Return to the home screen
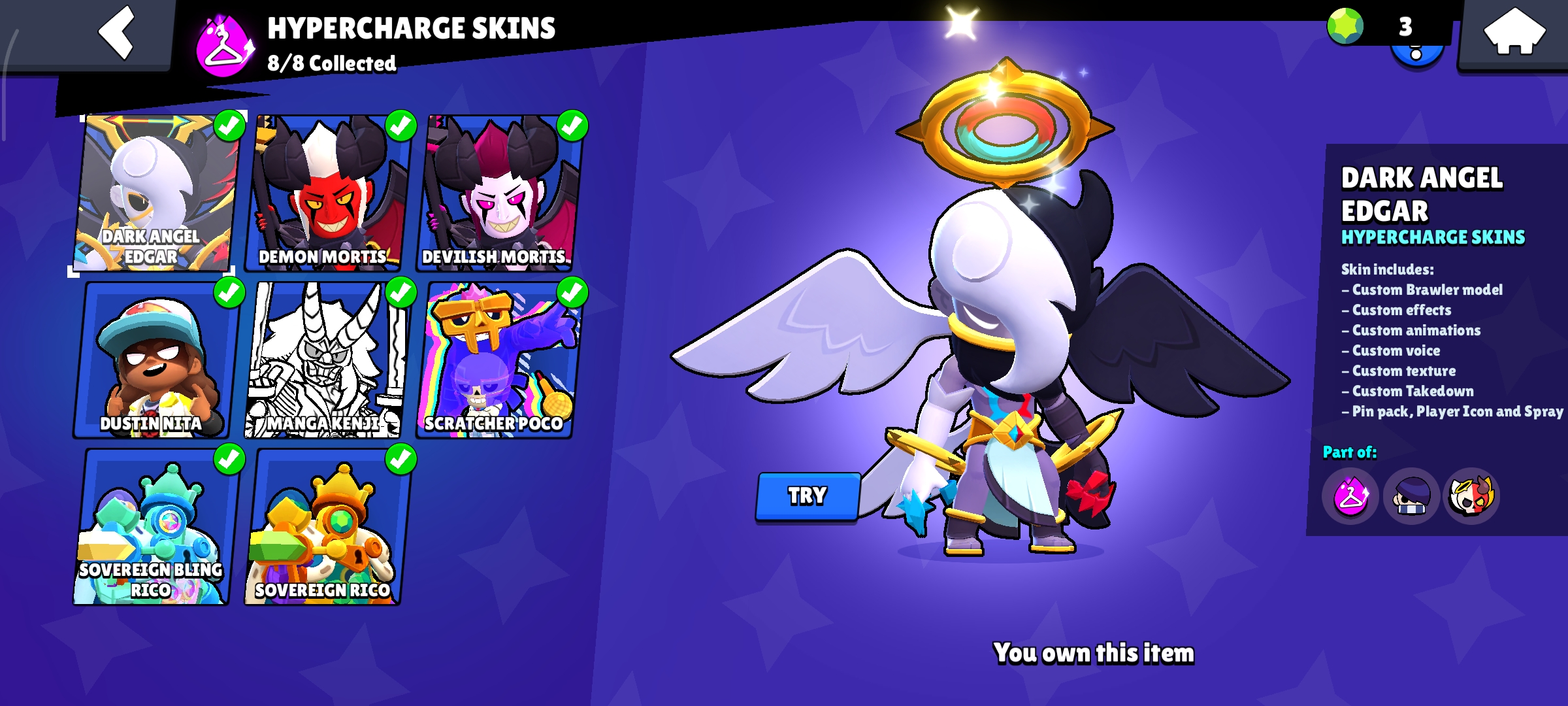Viewport: 1568px width, 706px height. (1514, 33)
